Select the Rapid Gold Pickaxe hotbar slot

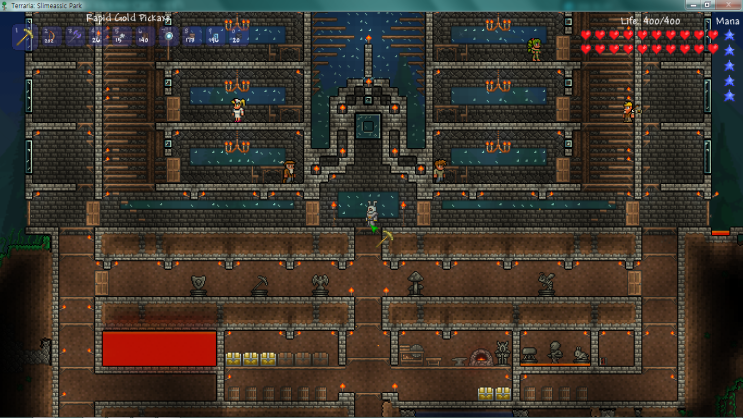24,37
